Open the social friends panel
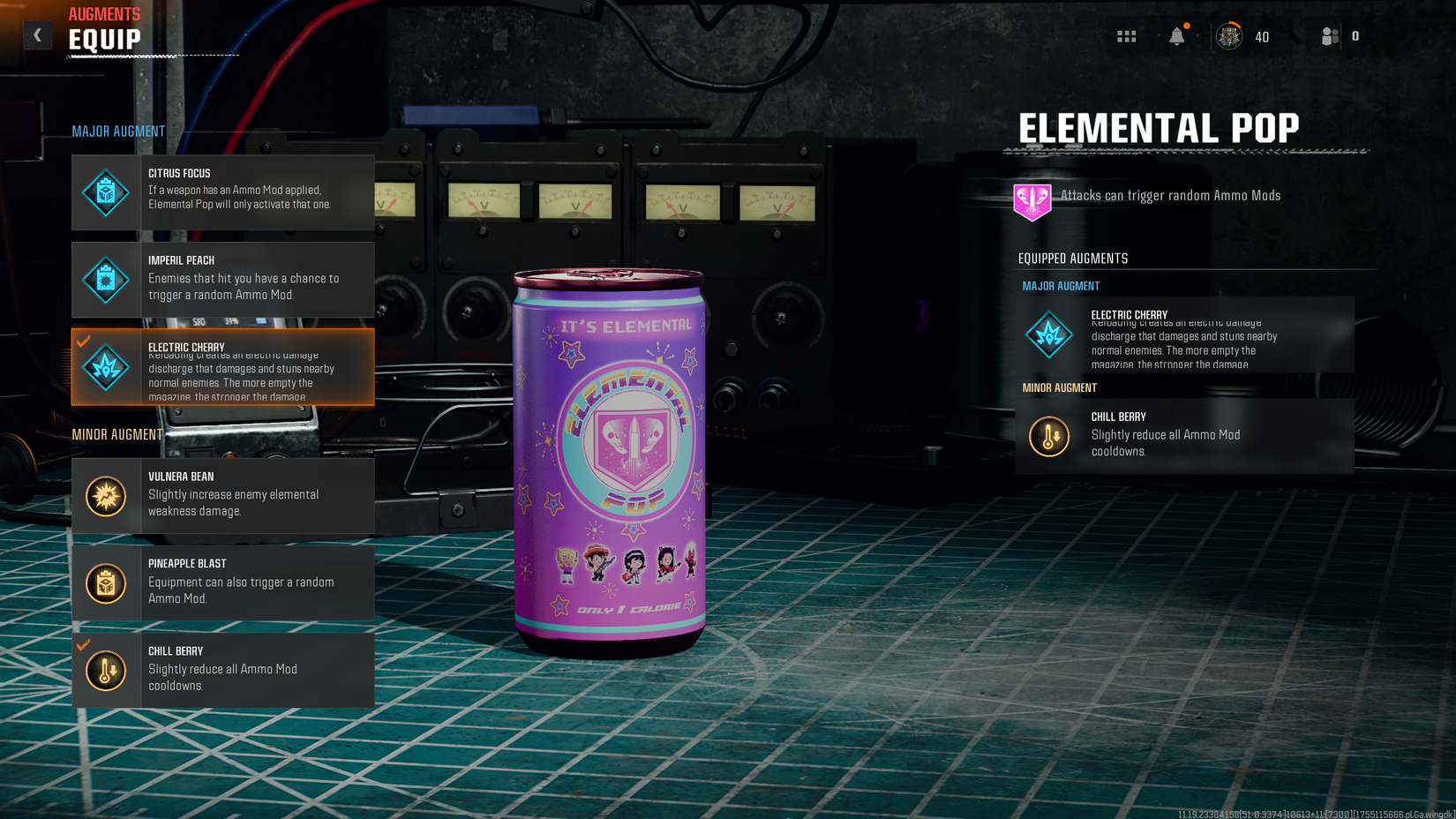This screenshot has width=1456, height=819. pyautogui.click(x=1329, y=35)
